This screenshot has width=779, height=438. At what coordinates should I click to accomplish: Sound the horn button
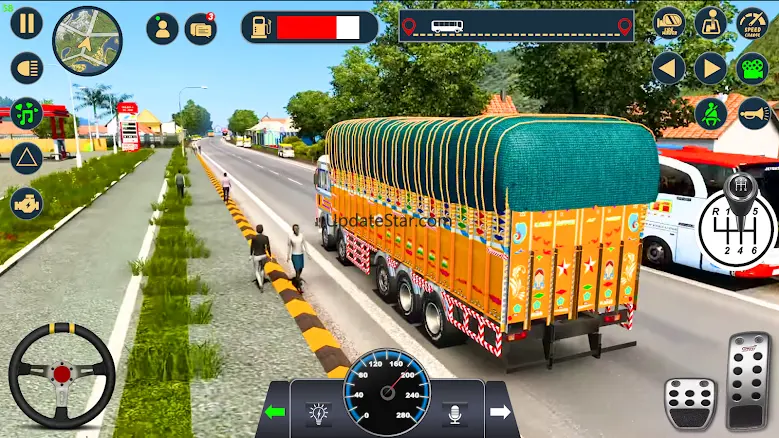coord(753,113)
